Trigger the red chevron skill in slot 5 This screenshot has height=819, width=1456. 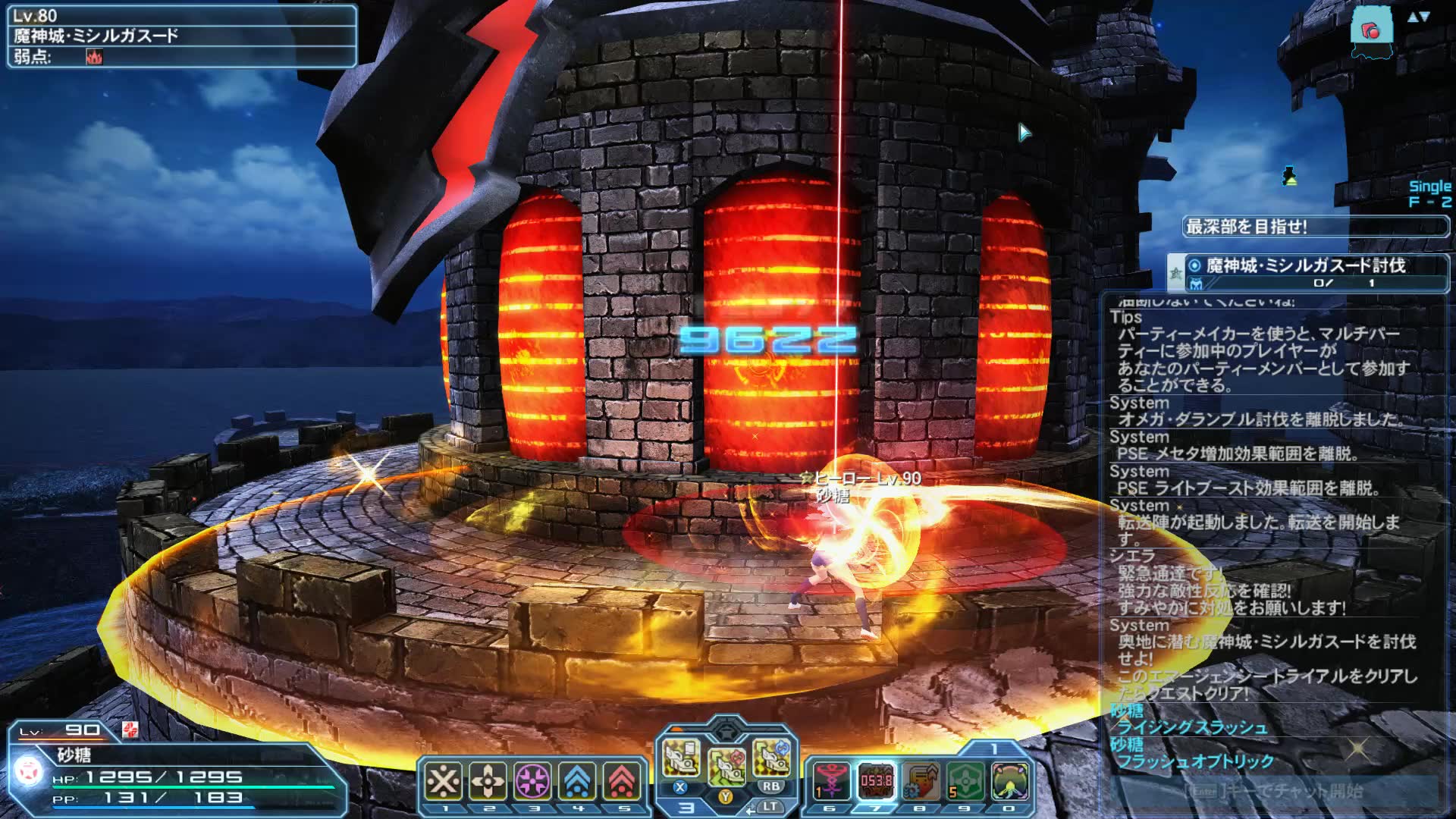pyautogui.click(x=623, y=780)
